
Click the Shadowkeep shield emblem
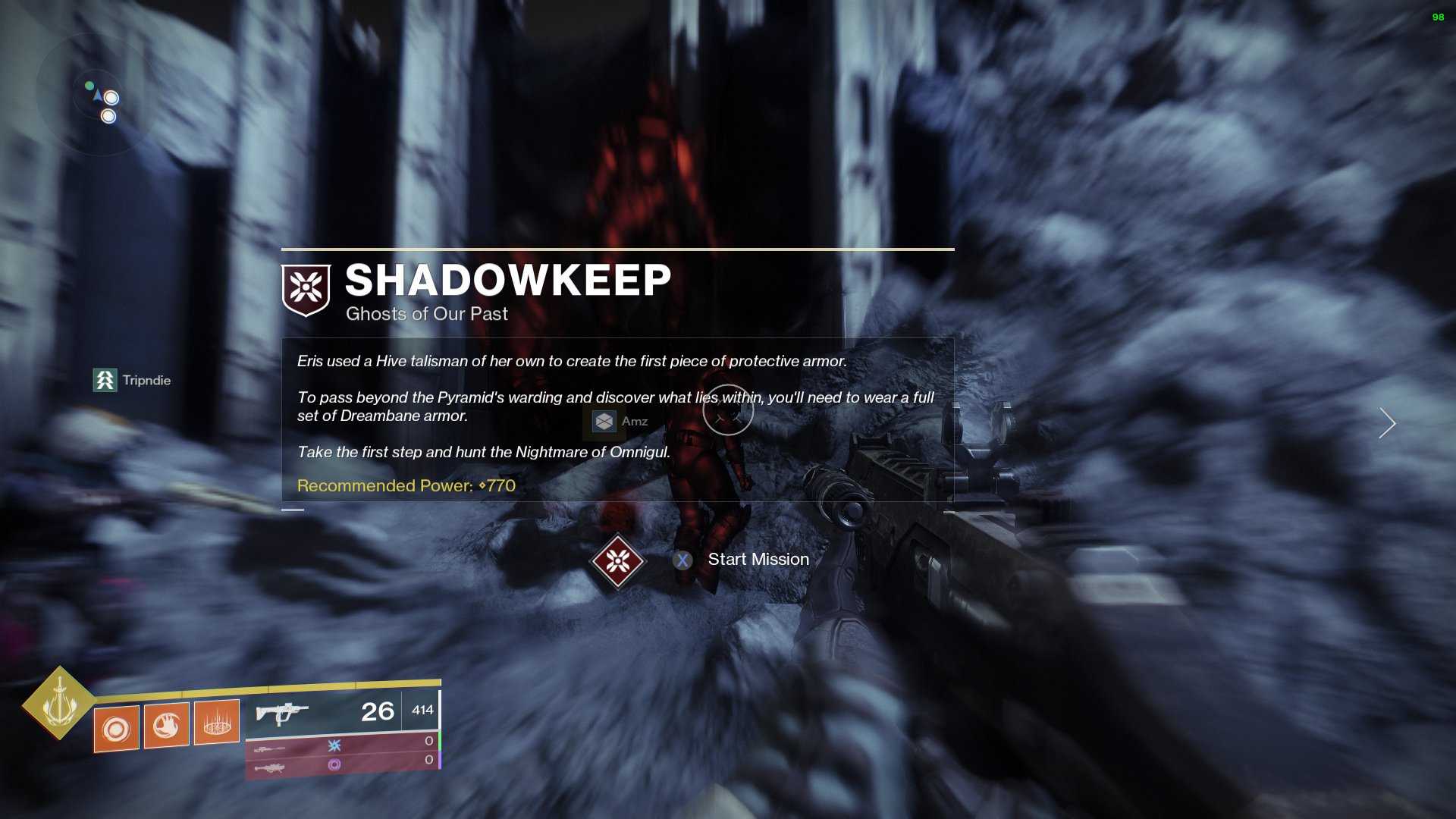tap(306, 289)
